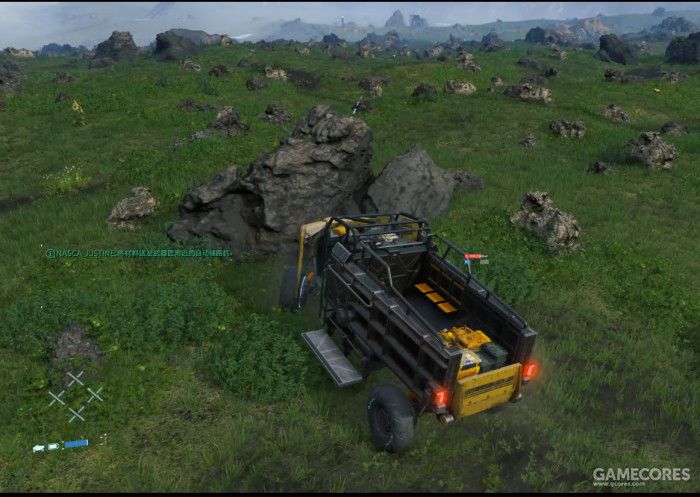
Task: Open the GAMECORES watermark logo
Action: 640,475
